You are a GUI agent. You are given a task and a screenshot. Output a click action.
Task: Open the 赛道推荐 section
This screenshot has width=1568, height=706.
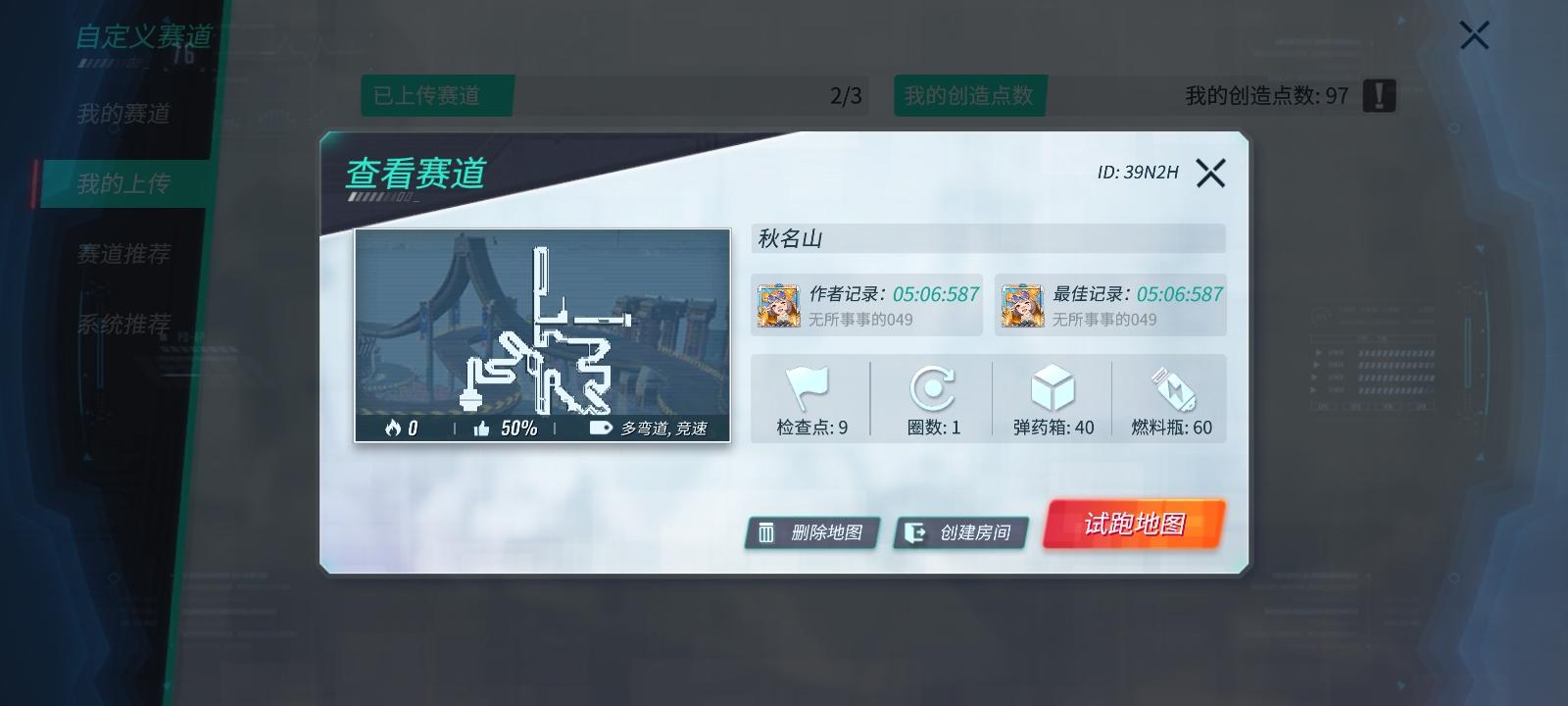(122, 254)
